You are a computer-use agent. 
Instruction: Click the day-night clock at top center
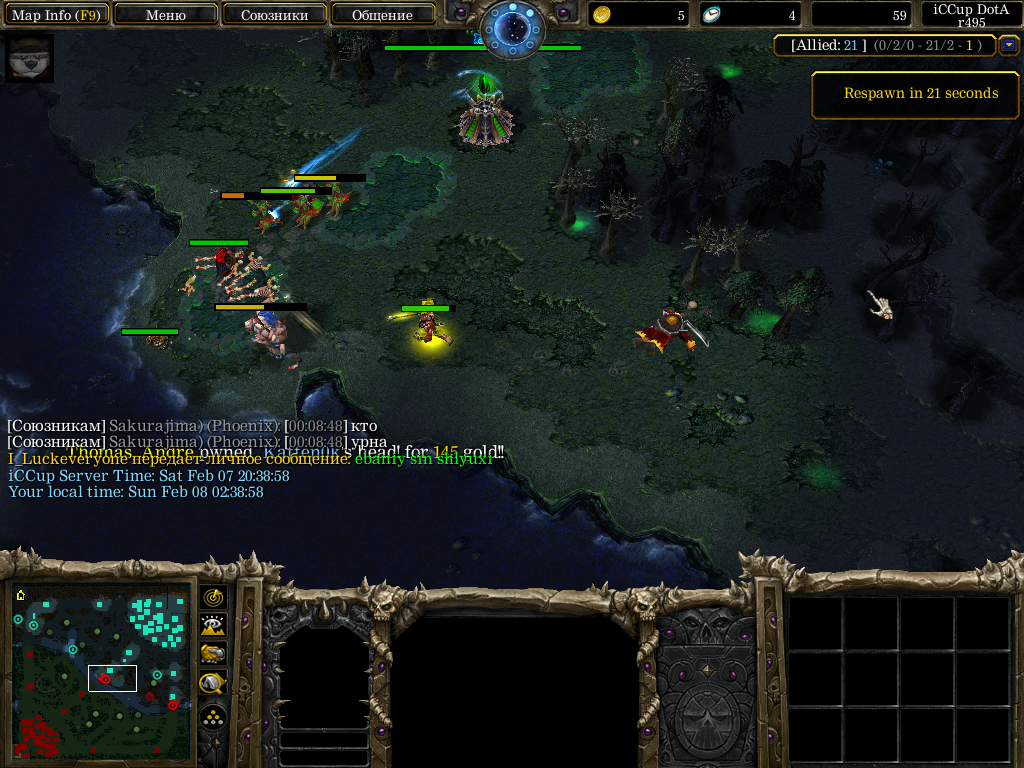tap(511, 27)
